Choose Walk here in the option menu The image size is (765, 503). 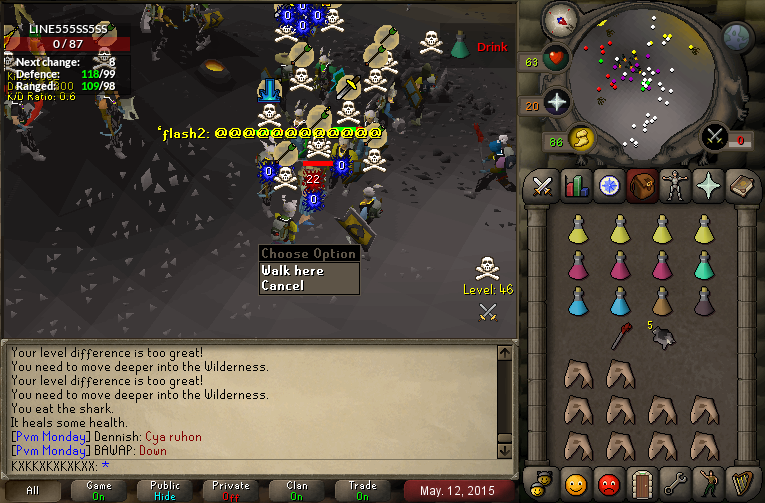[x=292, y=270]
